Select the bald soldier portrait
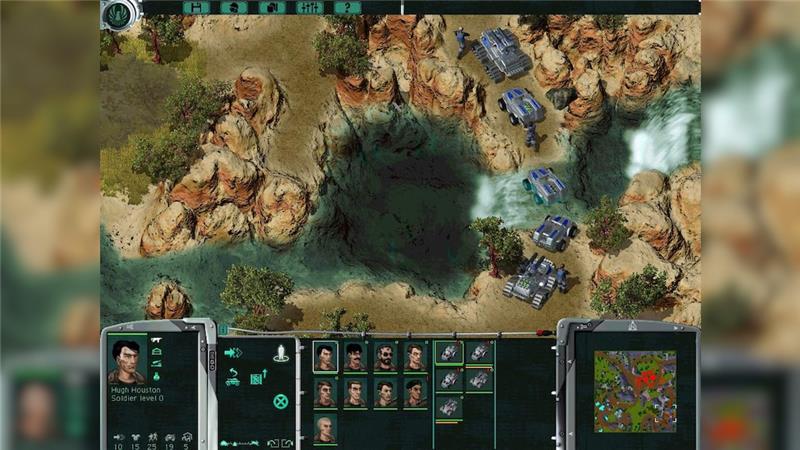 pyautogui.click(x=325, y=427)
